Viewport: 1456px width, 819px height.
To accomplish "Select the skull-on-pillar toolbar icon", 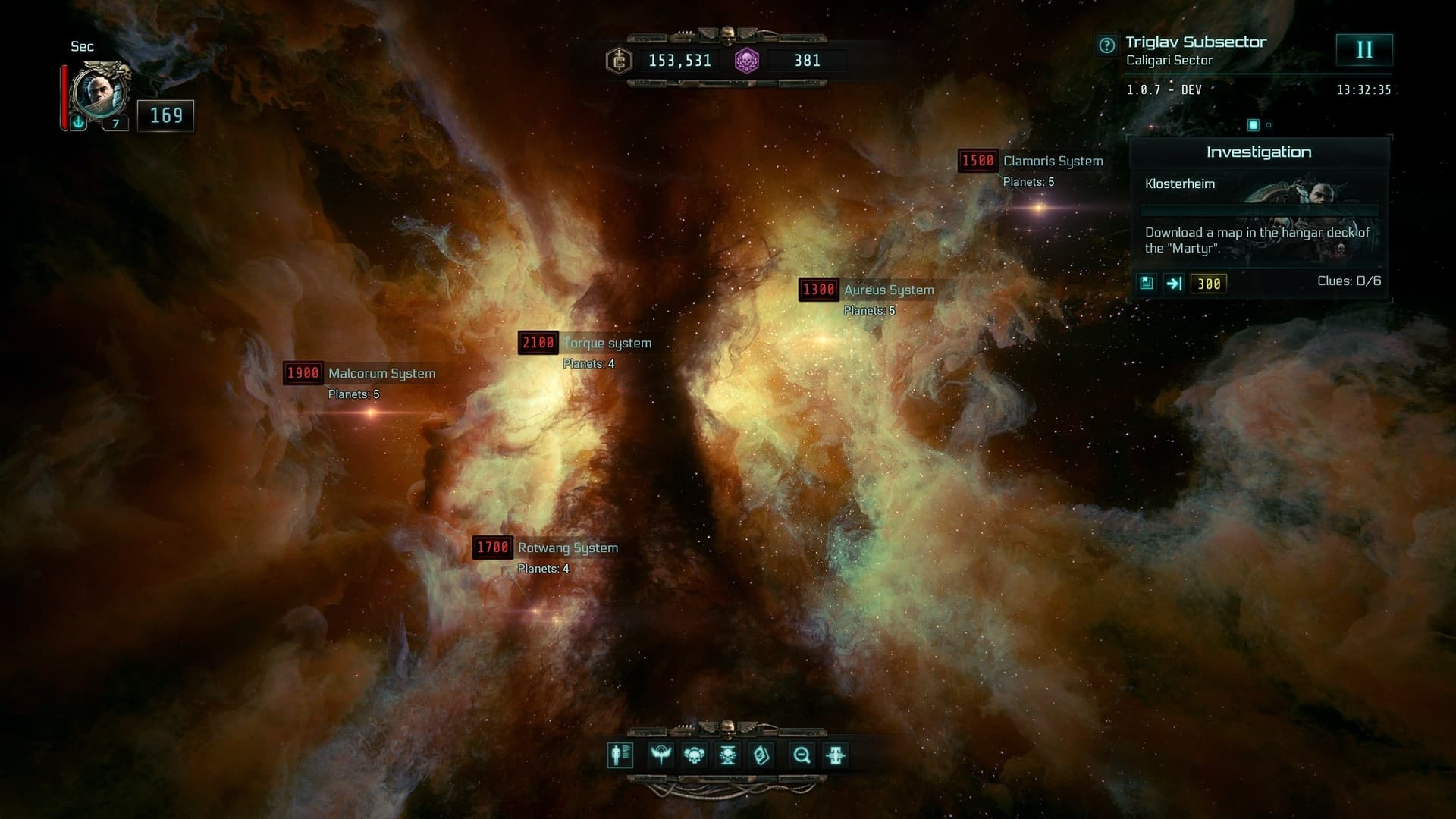I will (728, 755).
